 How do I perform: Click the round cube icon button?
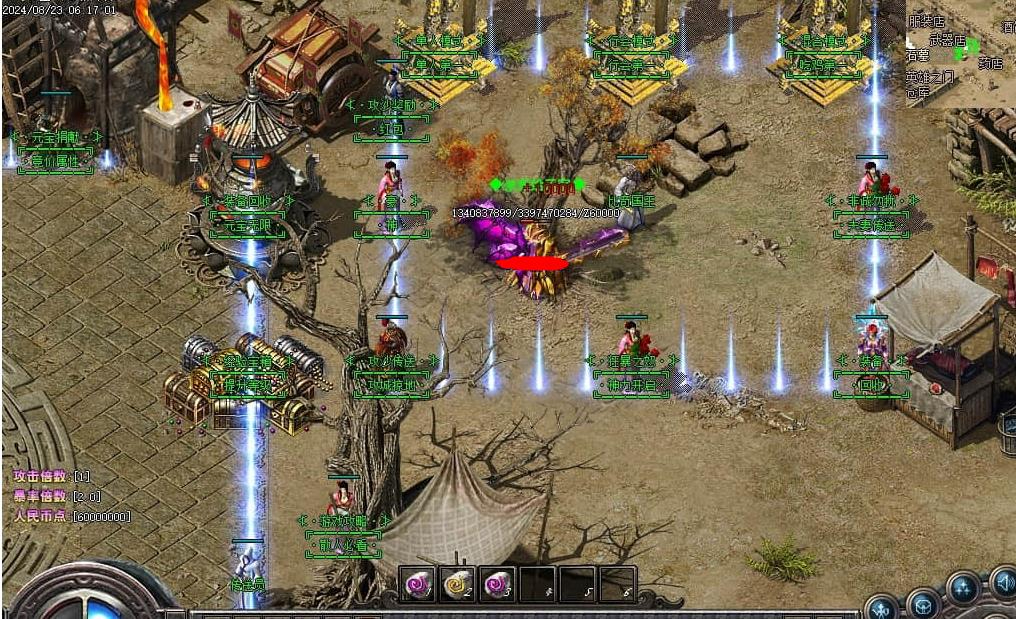tap(922, 603)
